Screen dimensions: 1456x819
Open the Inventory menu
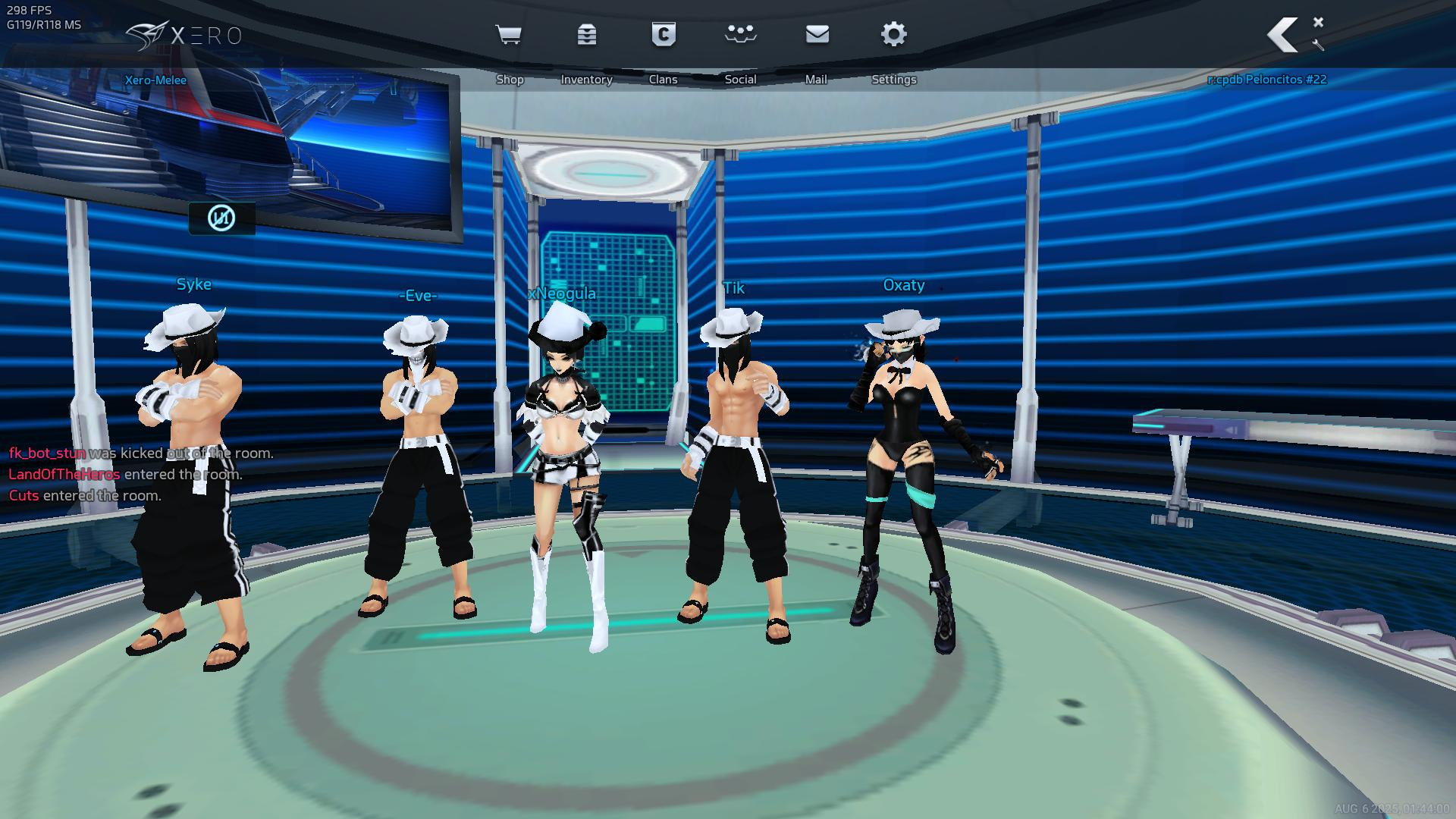pyautogui.click(x=586, y=35)
